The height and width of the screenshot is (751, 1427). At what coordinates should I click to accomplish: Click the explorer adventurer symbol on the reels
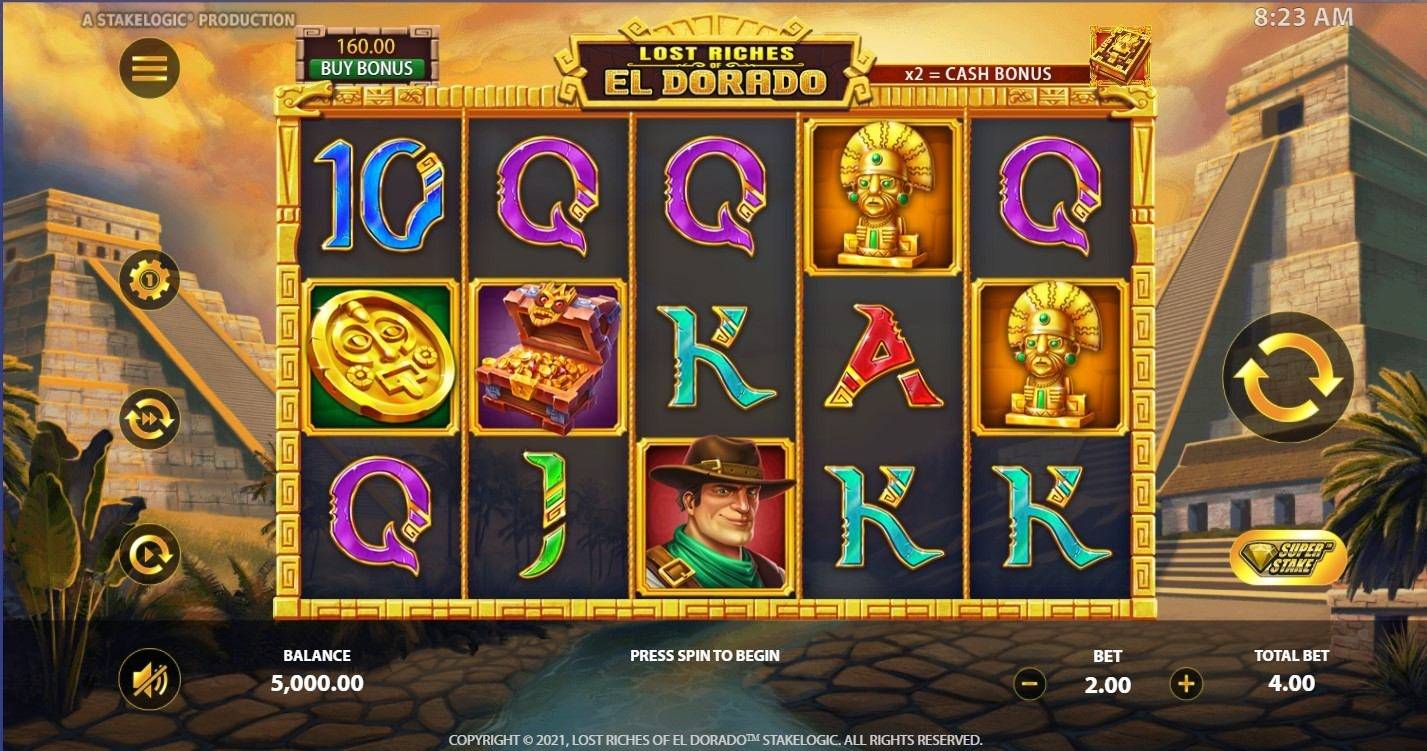(717, 515)
